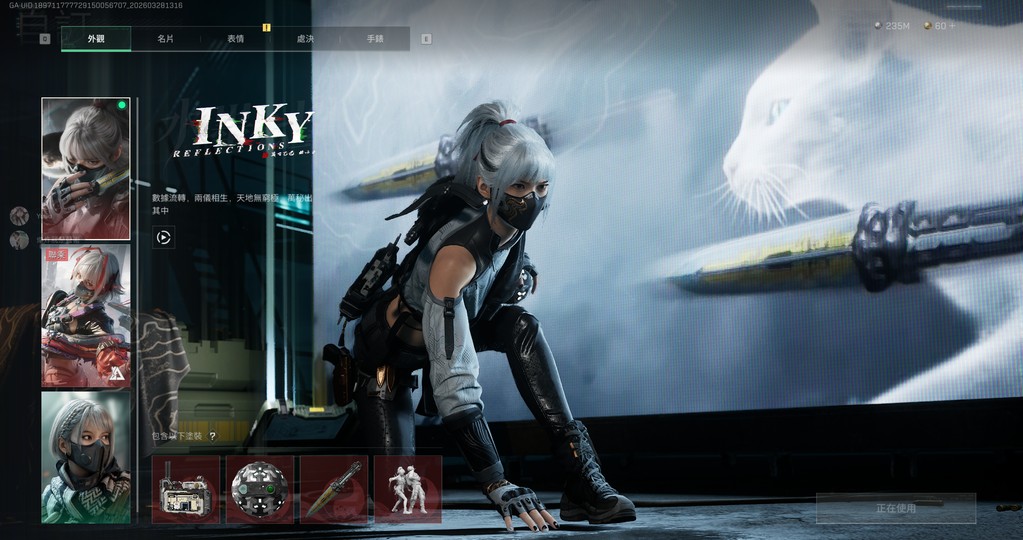Open the 處決 execution tab
This screenshot has width=1023, height=540.
(x=305, y=39)
